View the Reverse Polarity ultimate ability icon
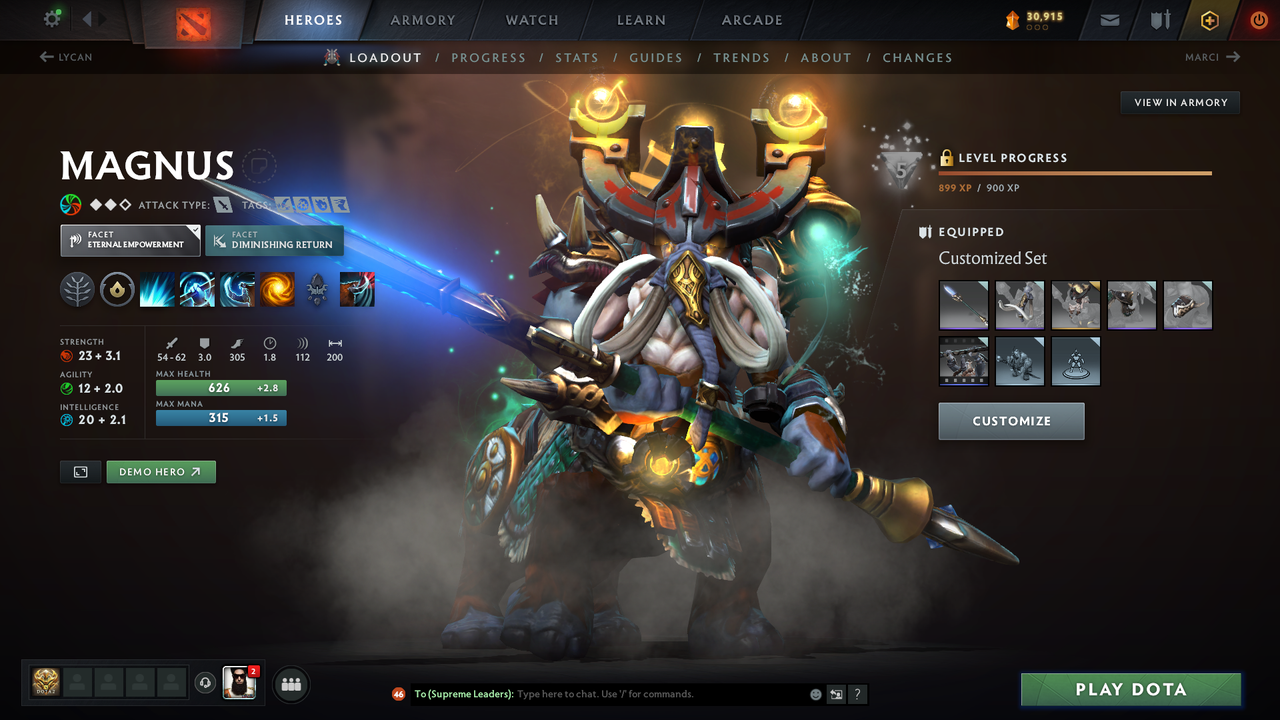The height and width of the screenshot is (720, 1280). tap(277, 290)
